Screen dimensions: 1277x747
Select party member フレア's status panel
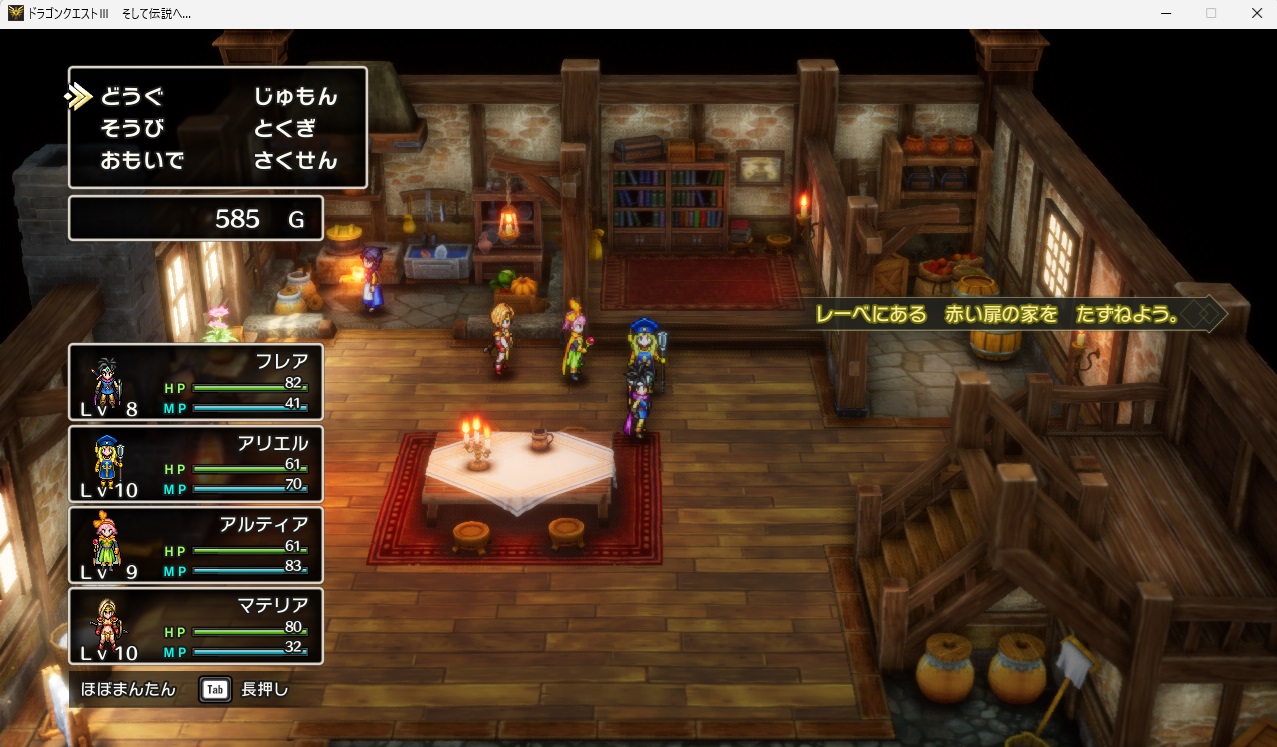click(x=196, y=382)
